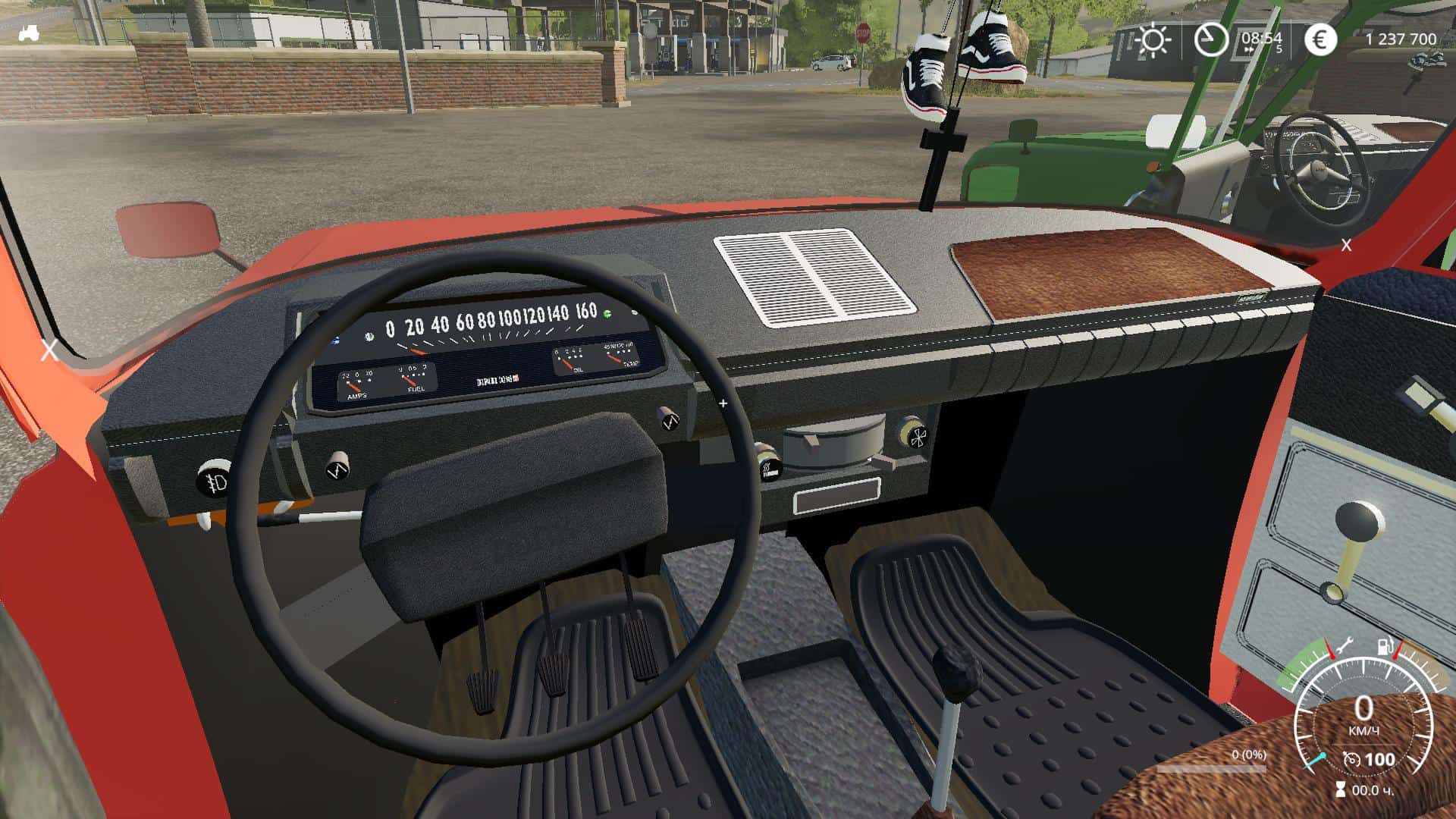Click the fuel pump gauge icon

pyautogui.click(x=1386, y=648)
